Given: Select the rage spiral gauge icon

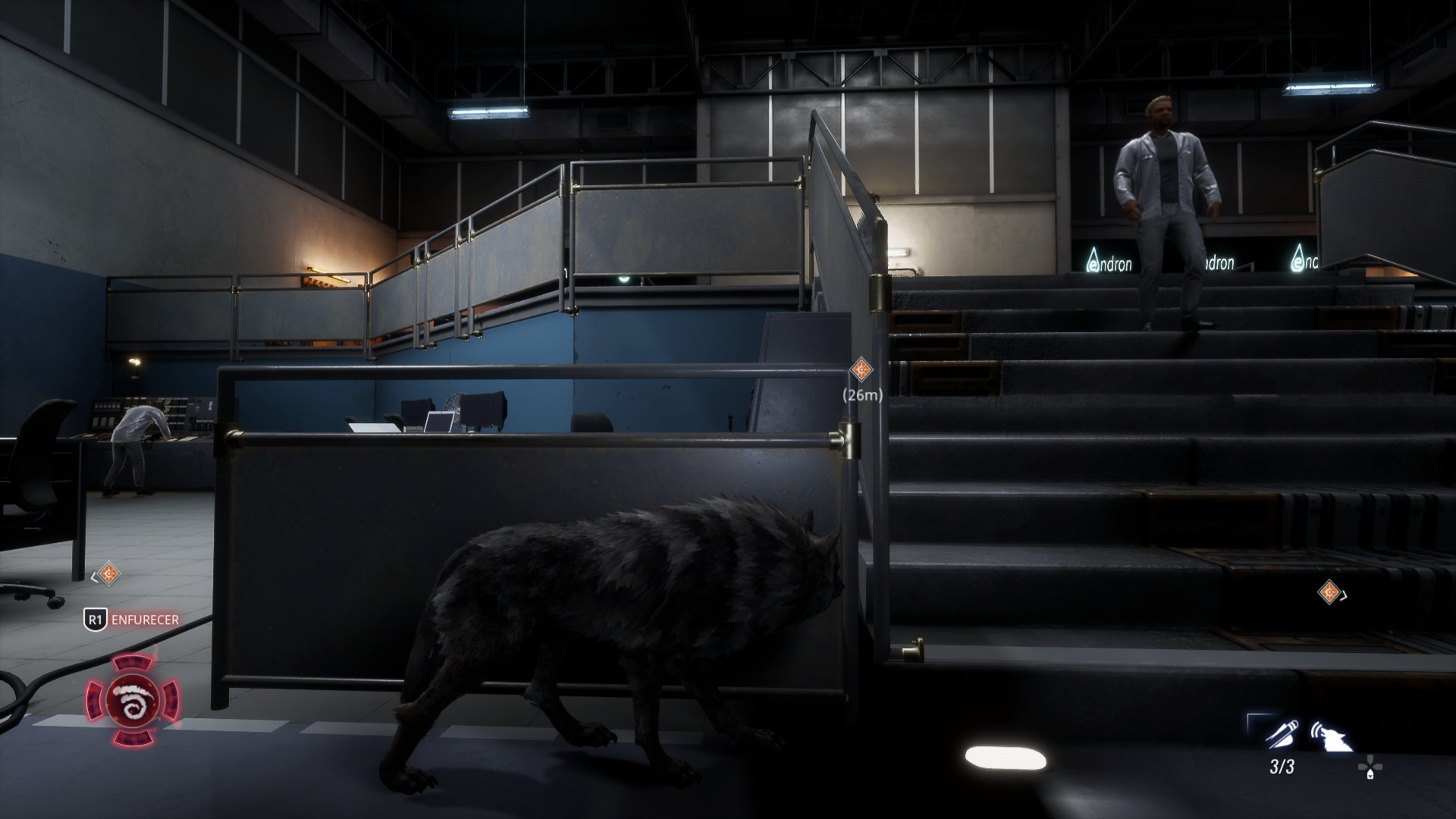Looking at the screenshot, I should click(133, 701).
